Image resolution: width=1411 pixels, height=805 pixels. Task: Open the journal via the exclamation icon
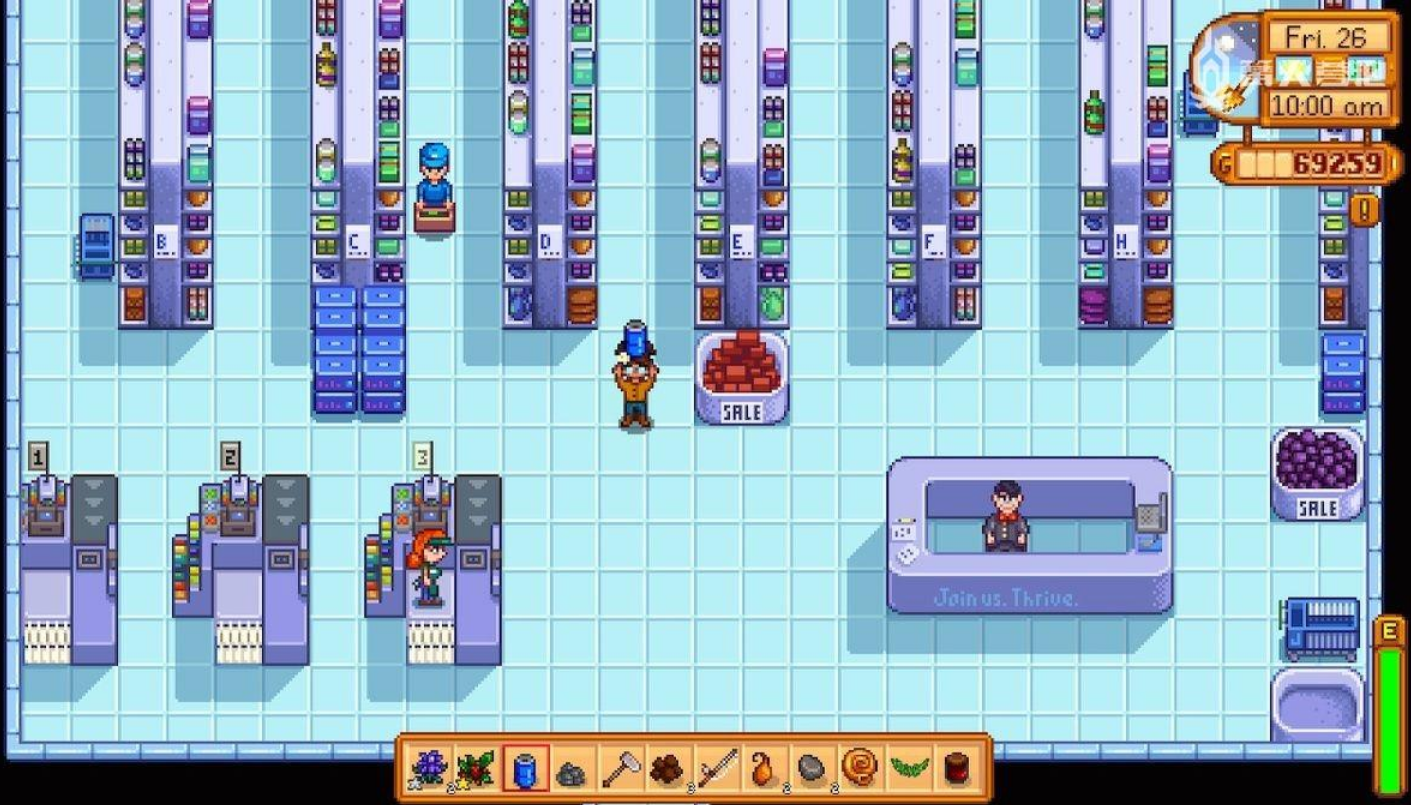[1364, 209]
